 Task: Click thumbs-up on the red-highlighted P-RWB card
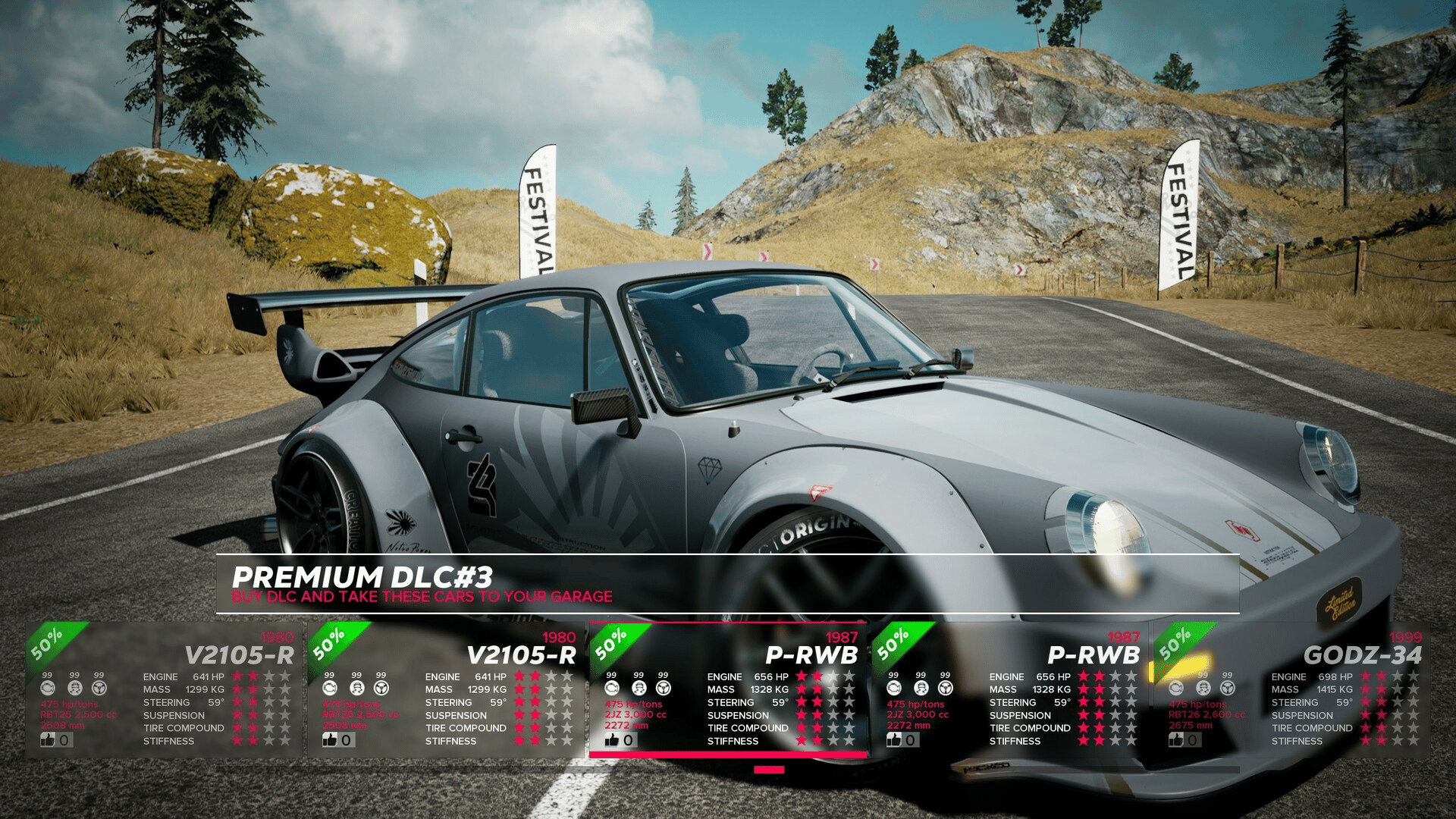(612, 739)
